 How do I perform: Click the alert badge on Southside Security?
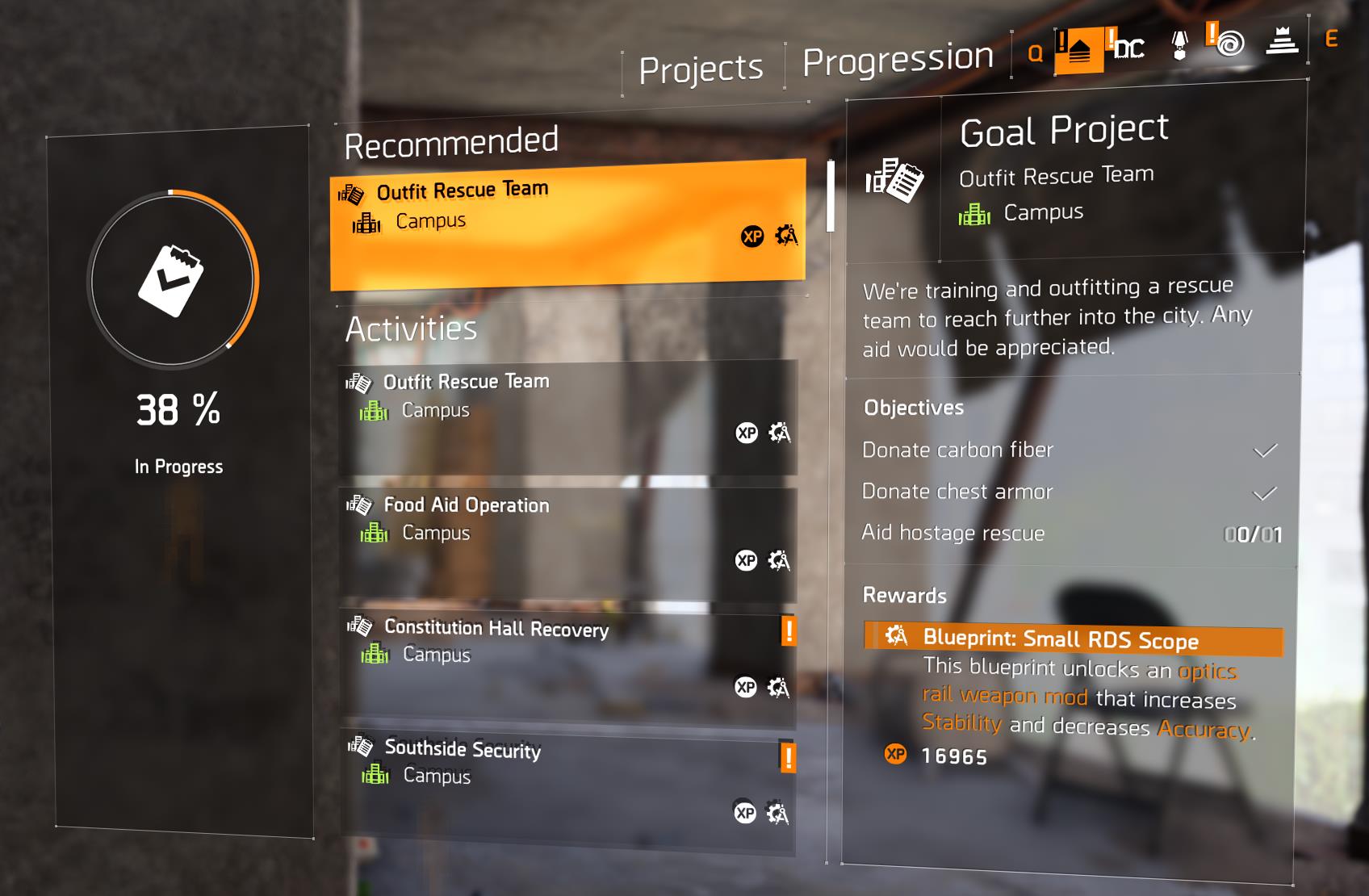point(789,758)
